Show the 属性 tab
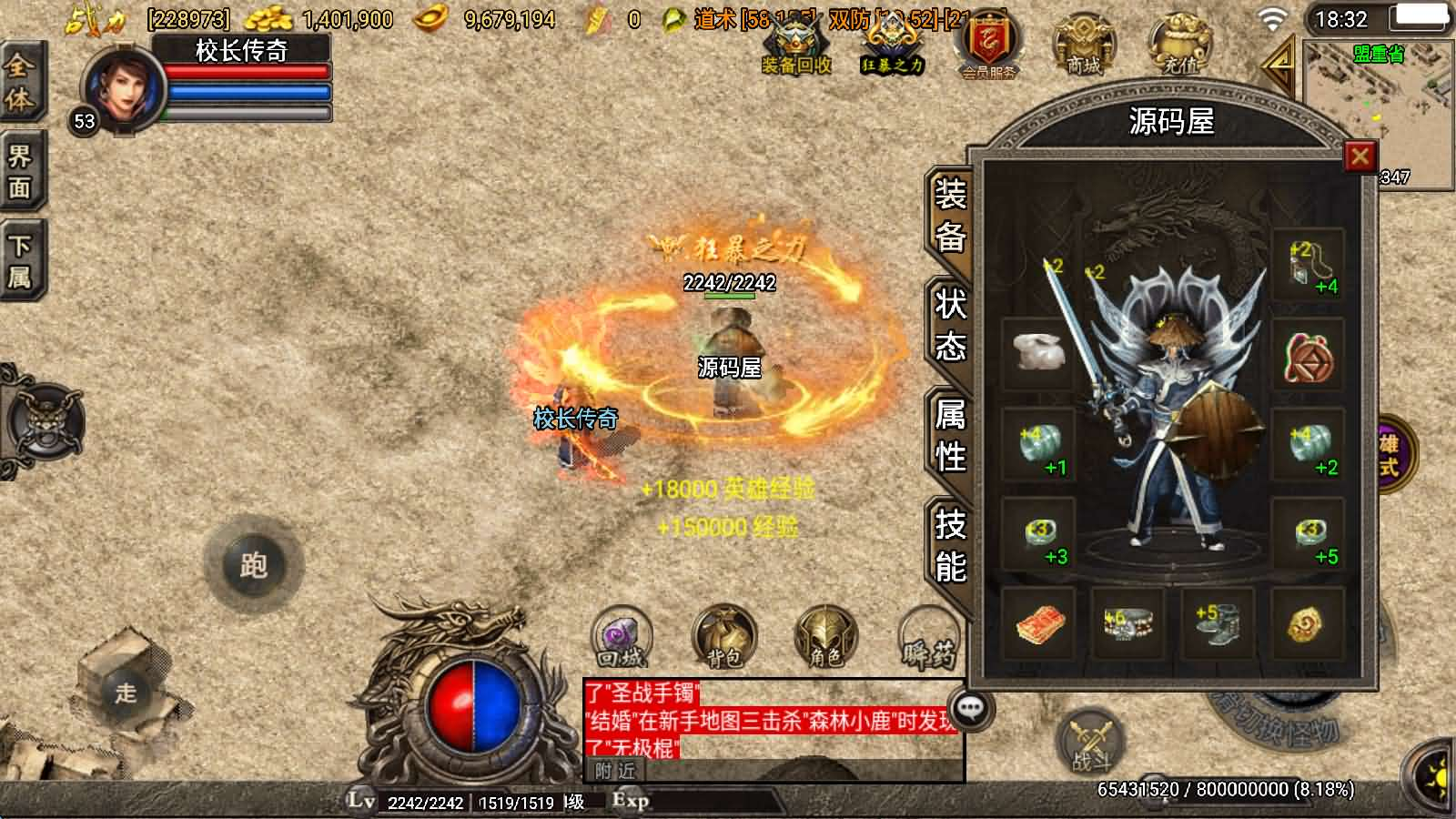The height and width of the screenshot is (819, 1456). pos(950,436)
